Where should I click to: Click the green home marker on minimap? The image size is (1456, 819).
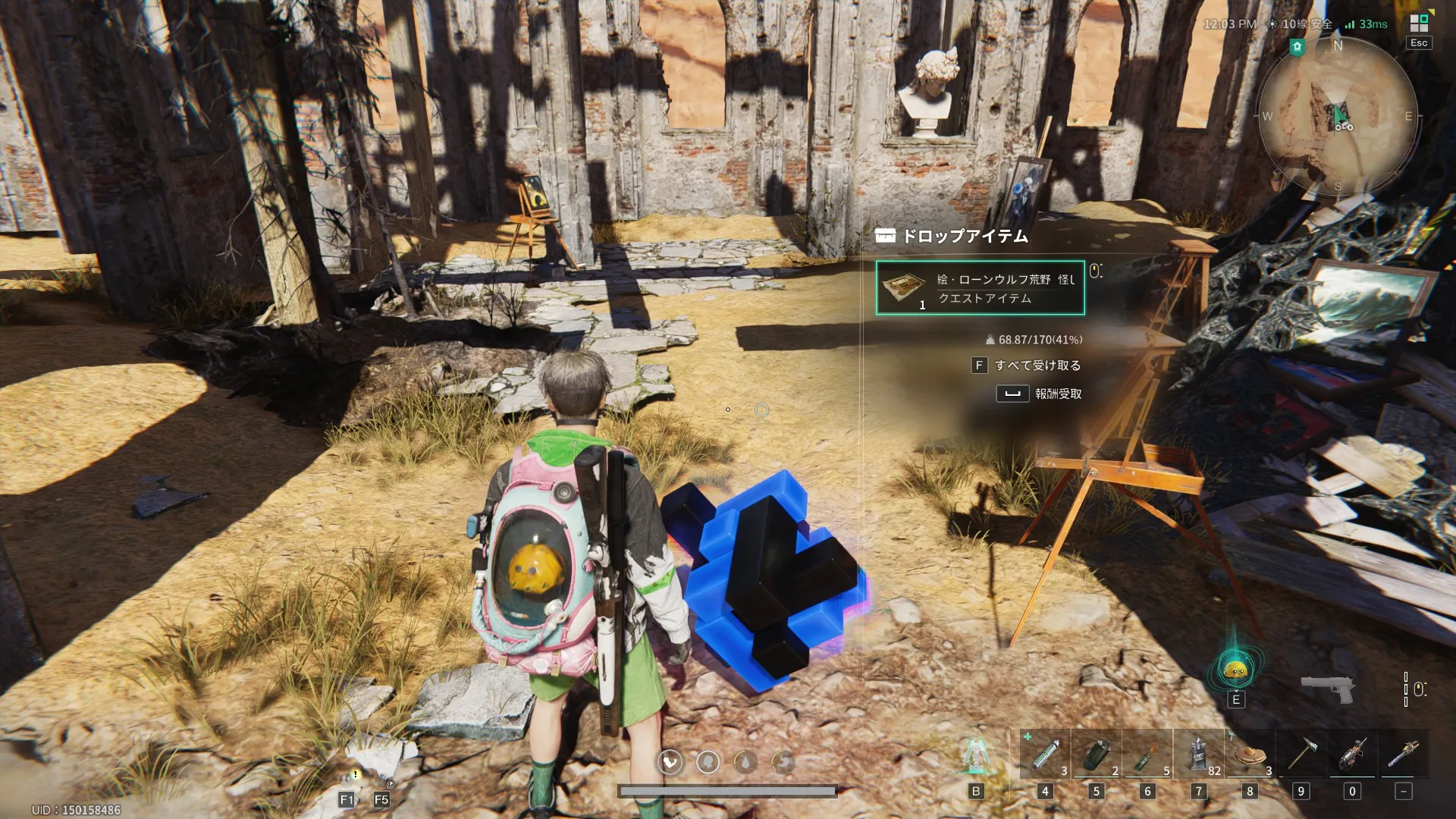[1297, 47]
